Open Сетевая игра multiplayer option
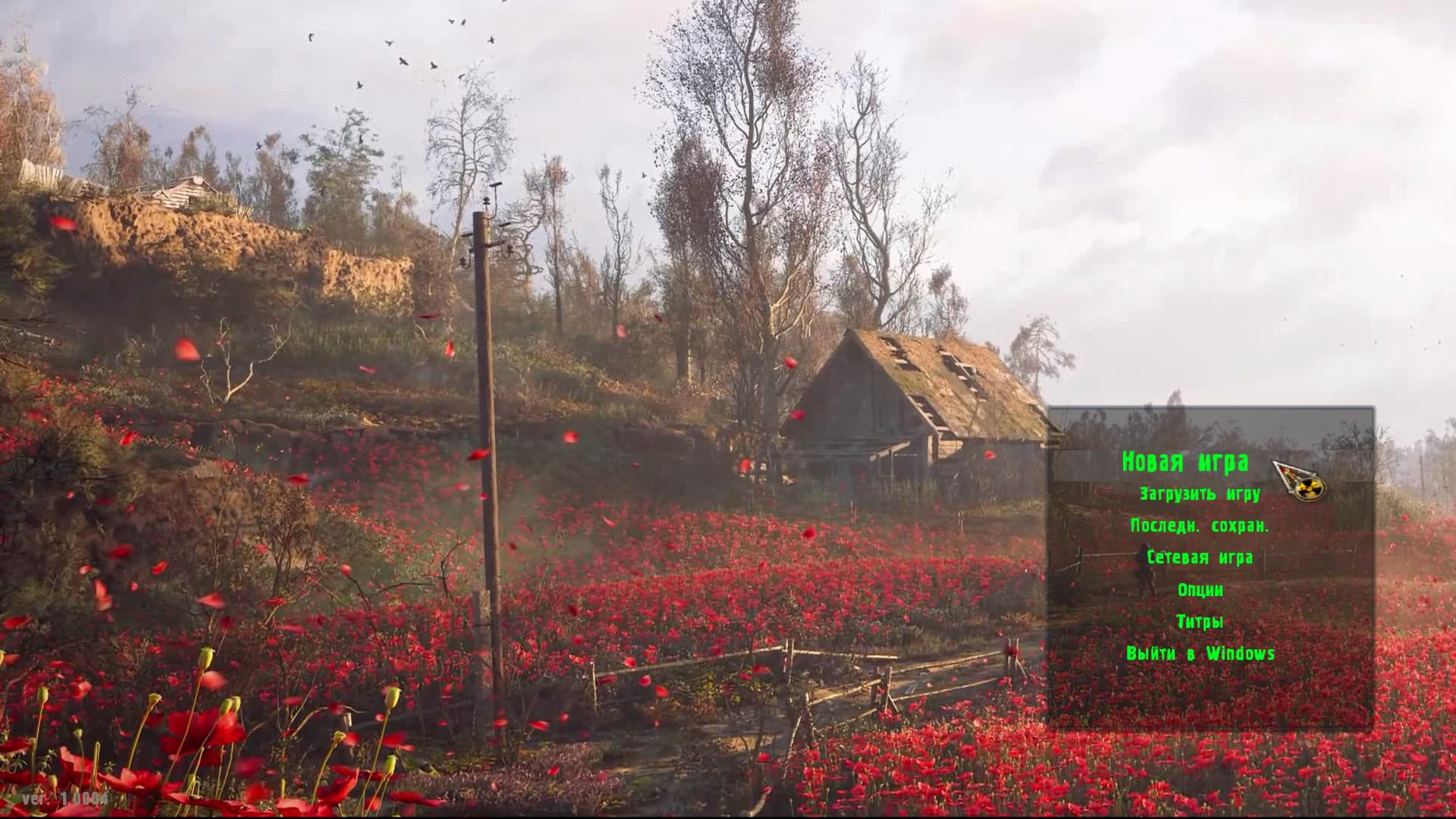 coord(1200,557)
